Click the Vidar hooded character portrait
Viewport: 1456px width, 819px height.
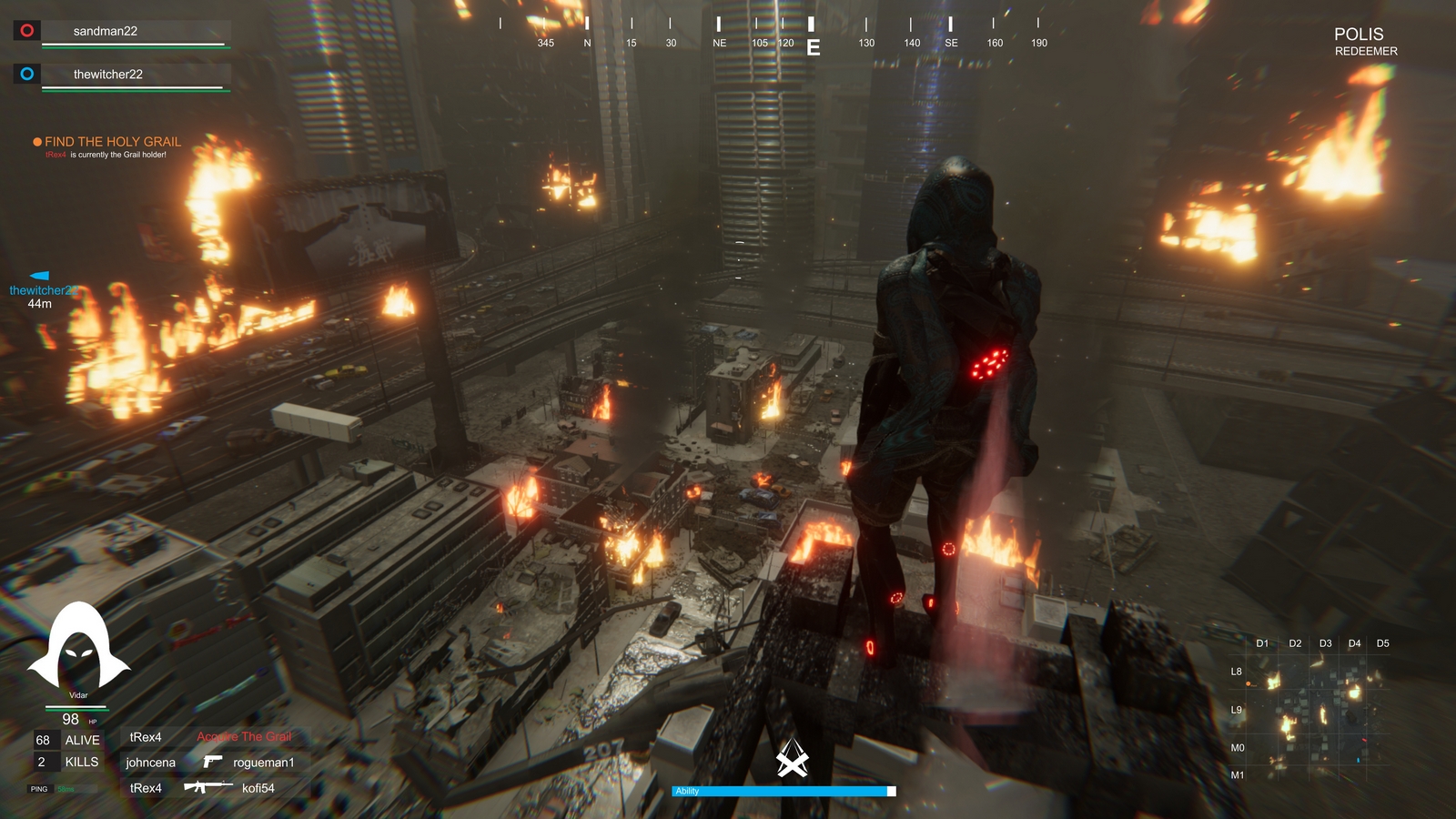click(x=78, y=648)
